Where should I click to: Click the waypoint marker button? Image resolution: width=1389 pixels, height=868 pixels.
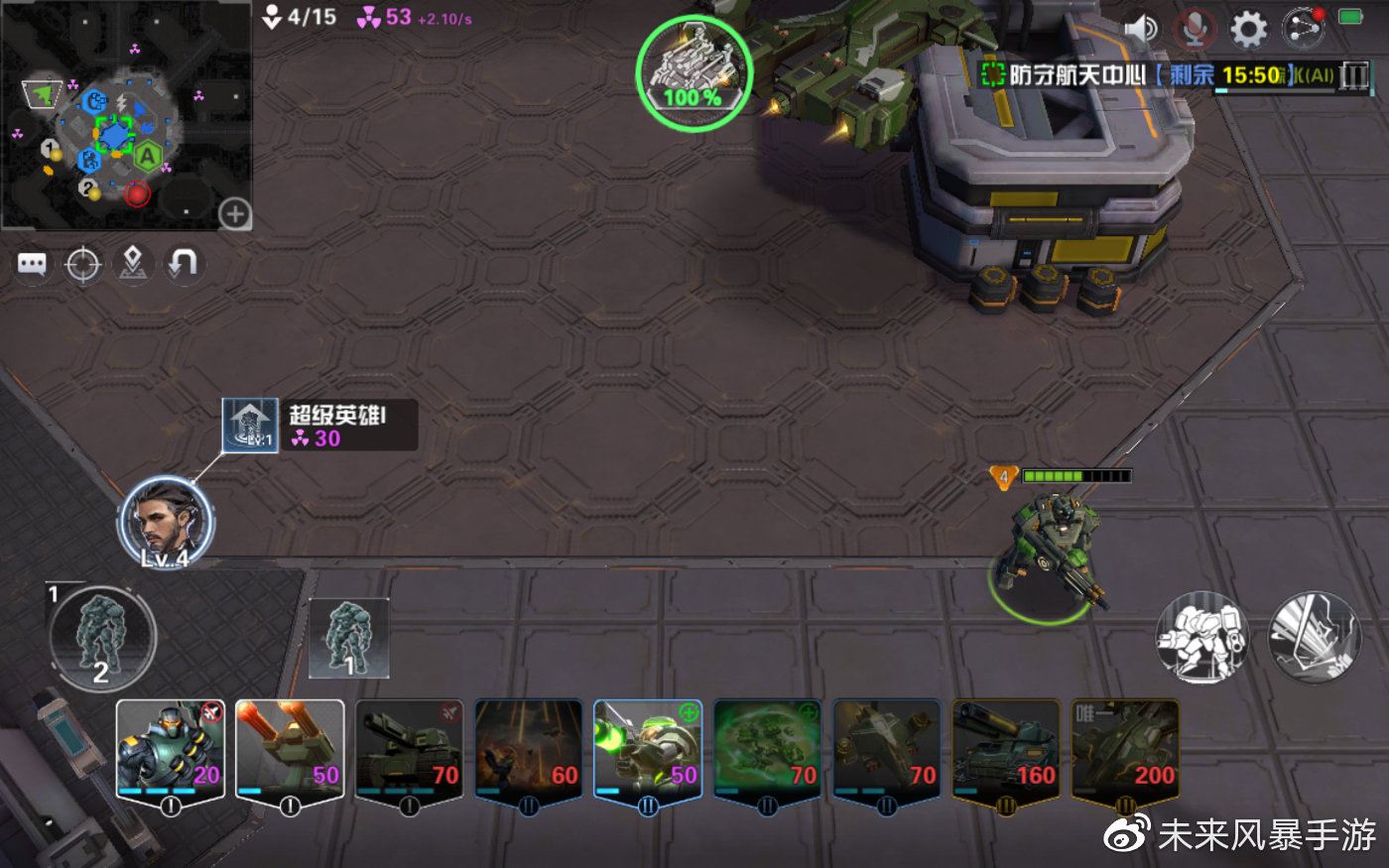click(x=133, y=264)
